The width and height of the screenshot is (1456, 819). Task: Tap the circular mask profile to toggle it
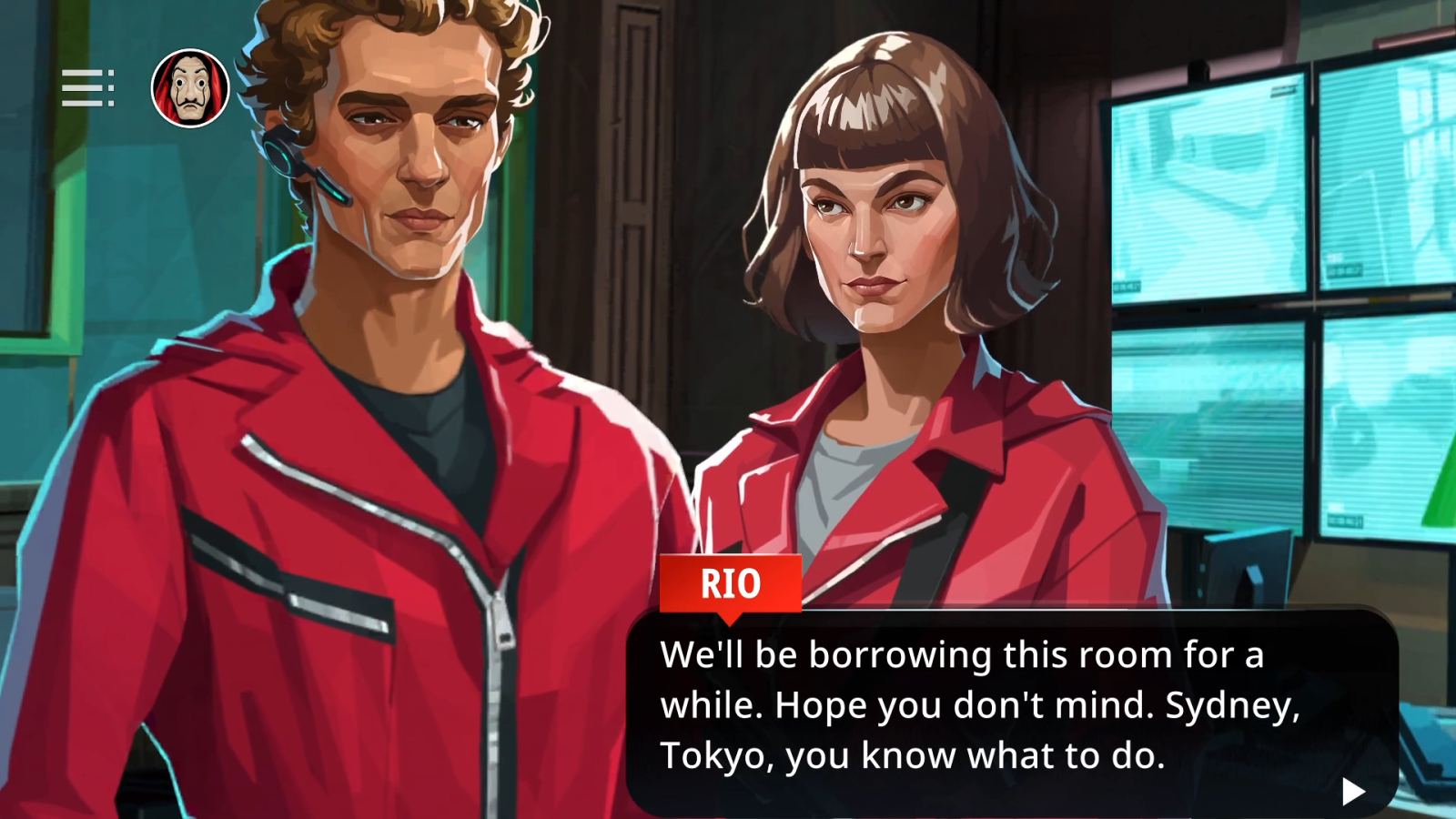pyautogui.click(x=191, y=87)
